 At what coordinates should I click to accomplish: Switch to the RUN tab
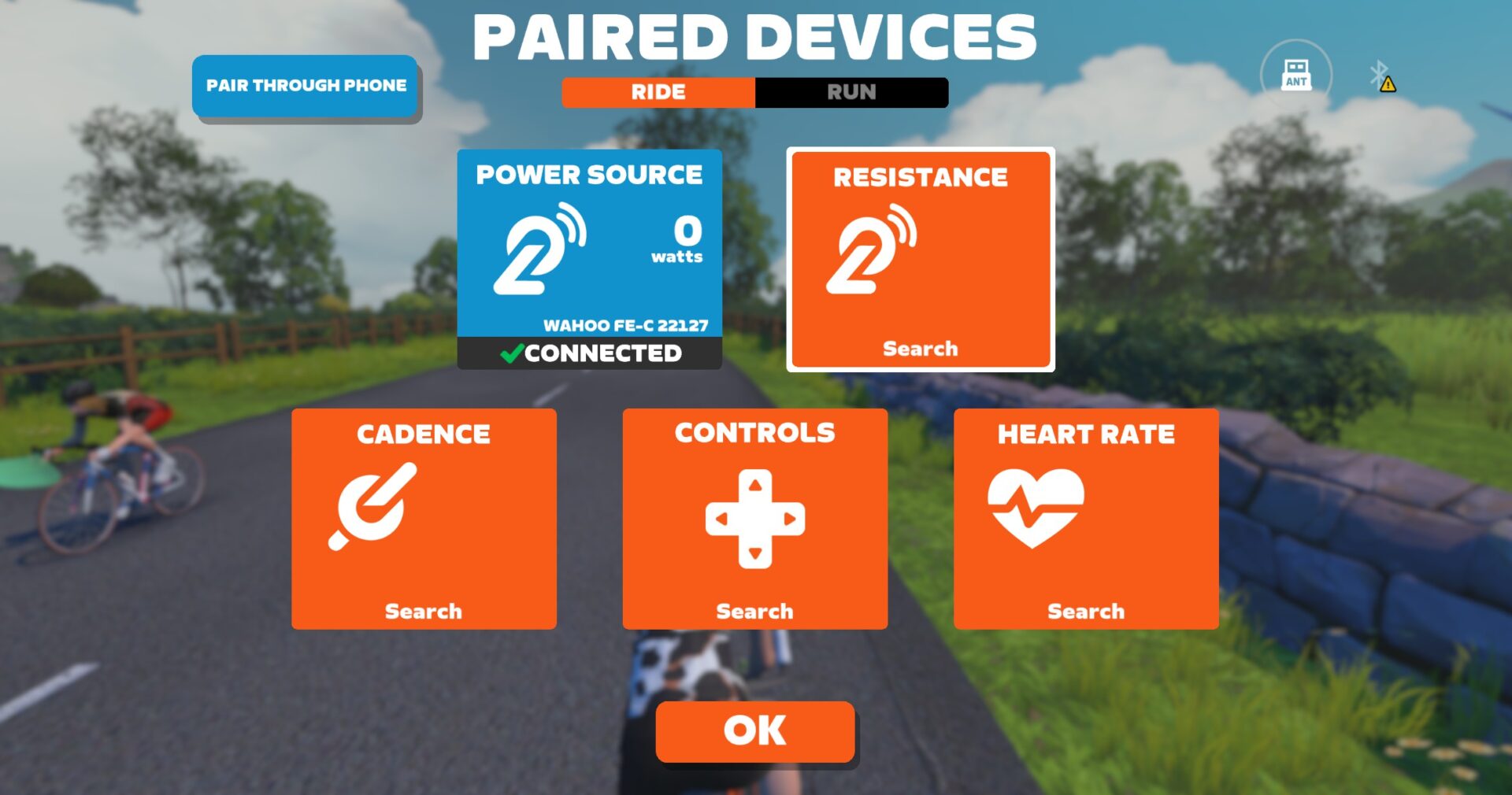[x=852, y=92]
